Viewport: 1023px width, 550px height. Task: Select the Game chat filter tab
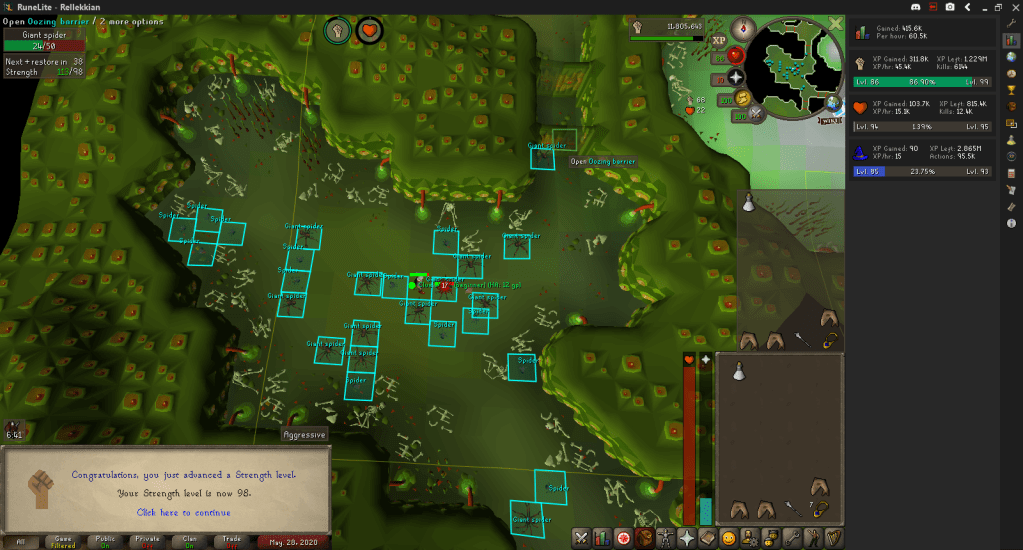62,542
